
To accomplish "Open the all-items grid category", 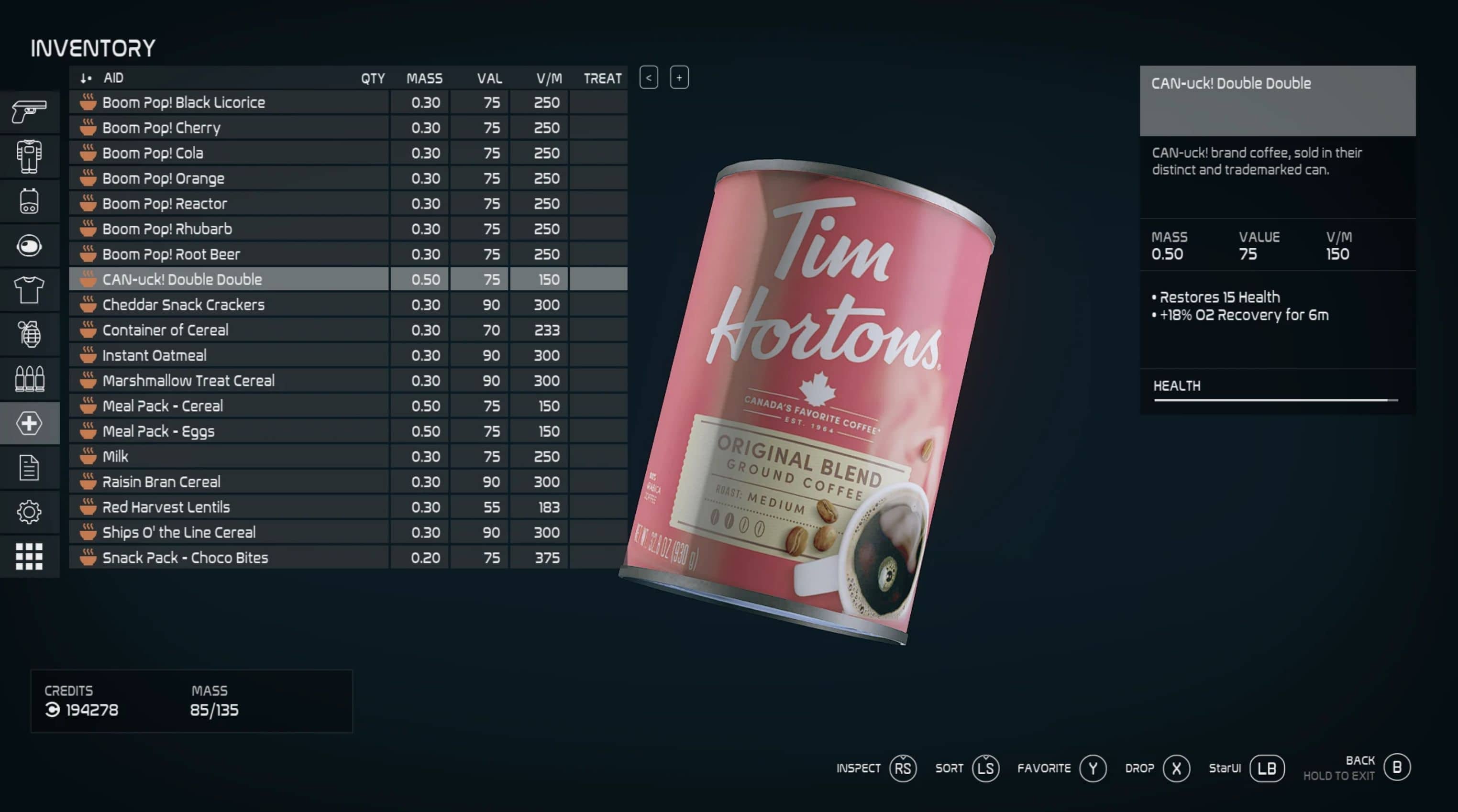I will coord(29,557).
